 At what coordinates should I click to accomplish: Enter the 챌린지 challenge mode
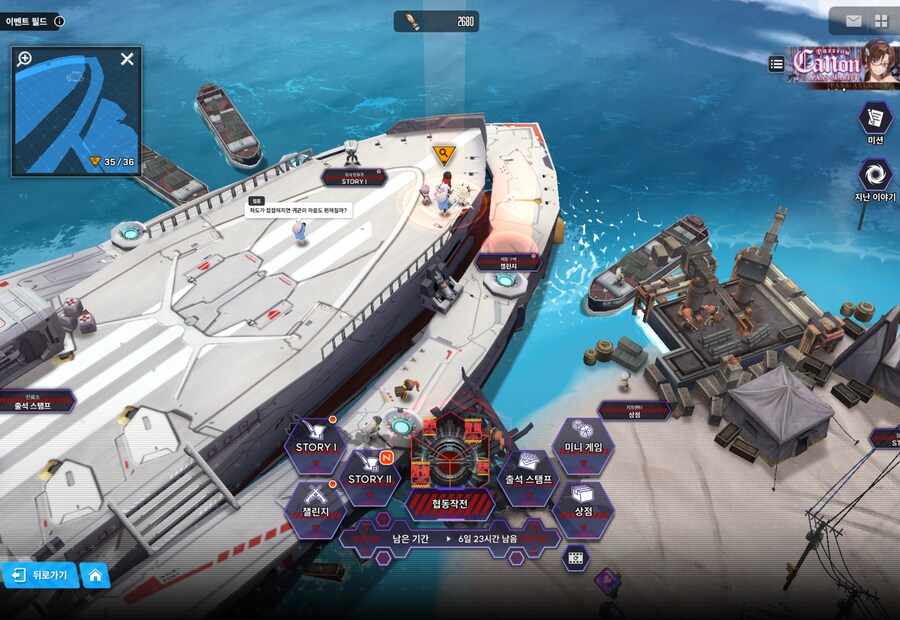tap(315, 509)
